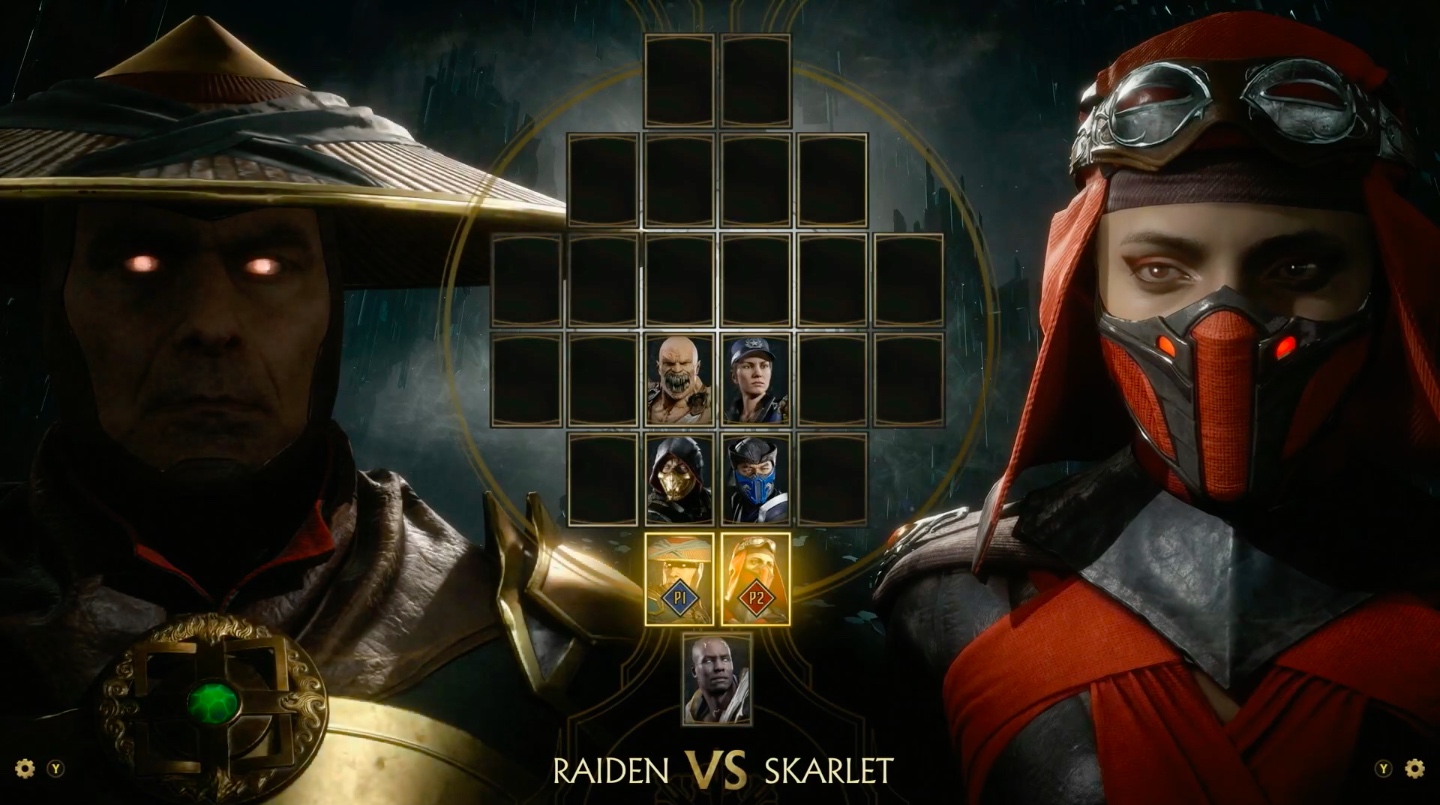1440x805 pixels.
Task: Select Baraka in the roster grid
Action: pos(678,378)
